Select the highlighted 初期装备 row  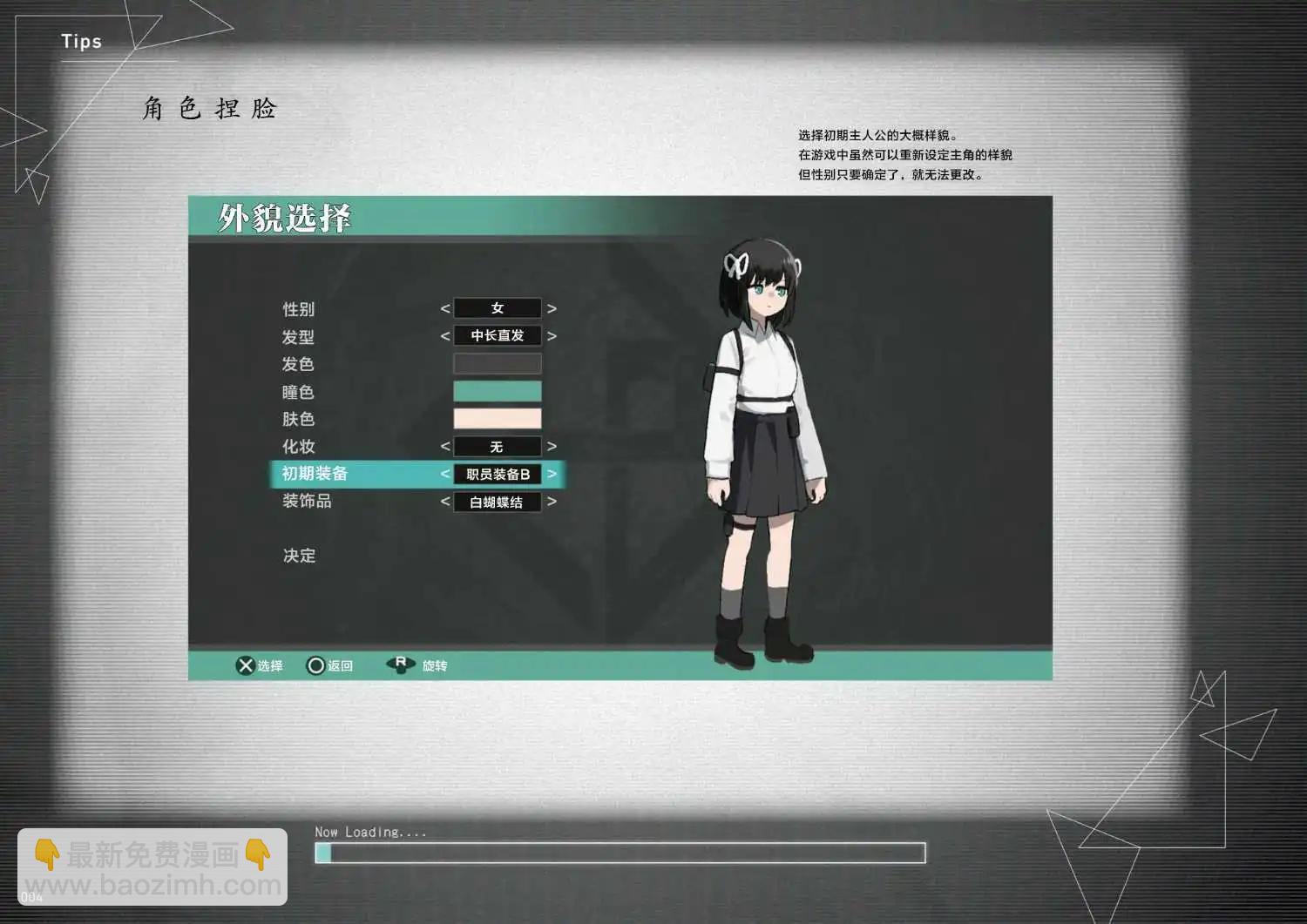click(x=315, y=474)
